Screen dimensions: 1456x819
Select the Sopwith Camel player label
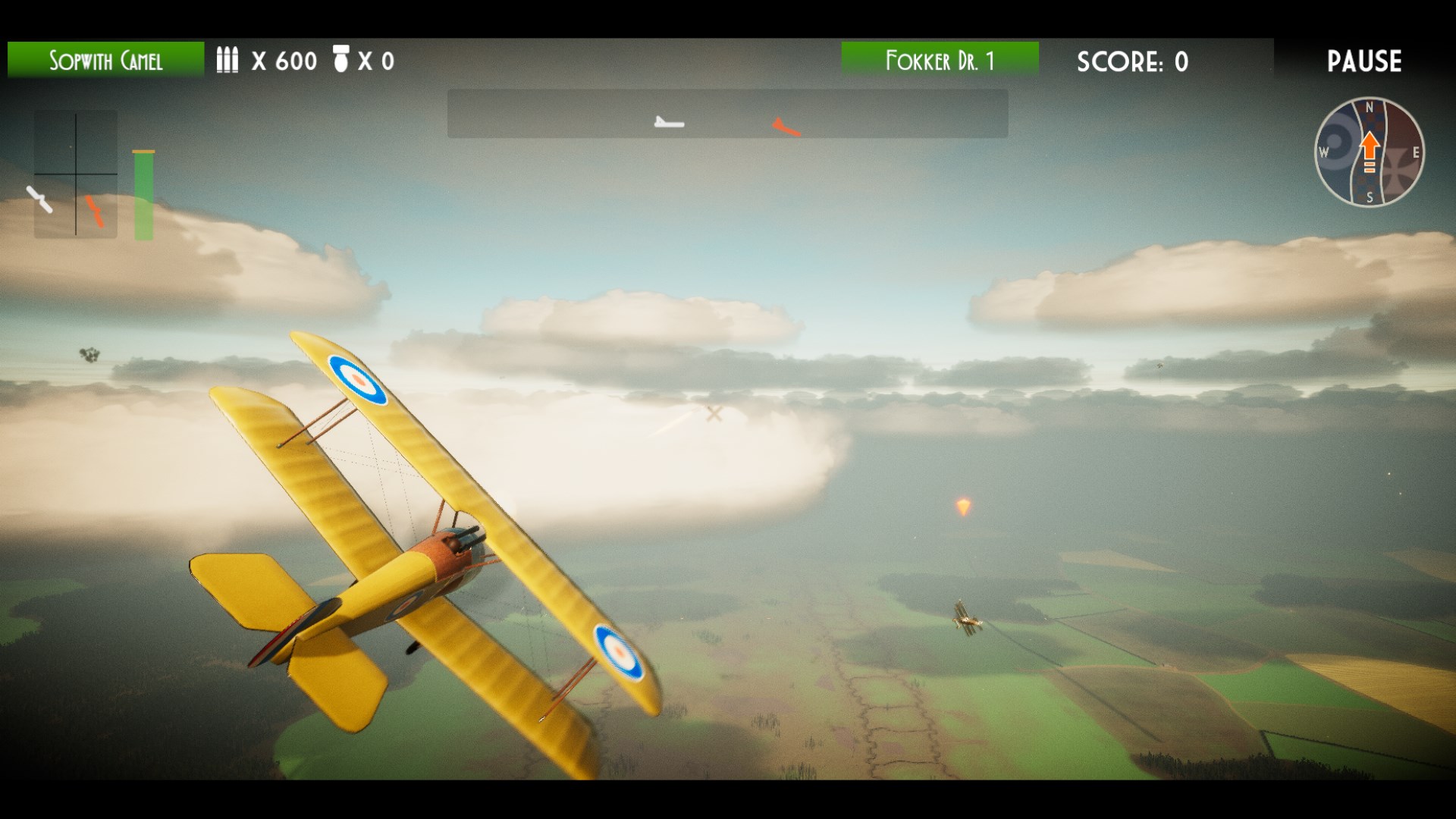105,60
